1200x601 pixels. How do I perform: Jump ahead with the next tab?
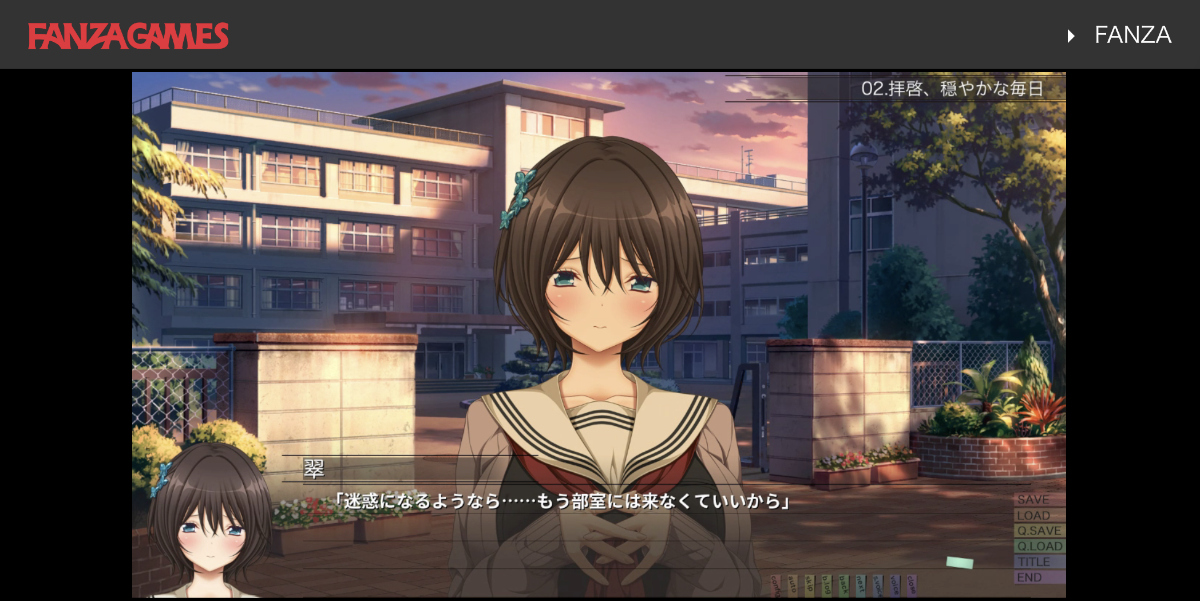[861, 584]
